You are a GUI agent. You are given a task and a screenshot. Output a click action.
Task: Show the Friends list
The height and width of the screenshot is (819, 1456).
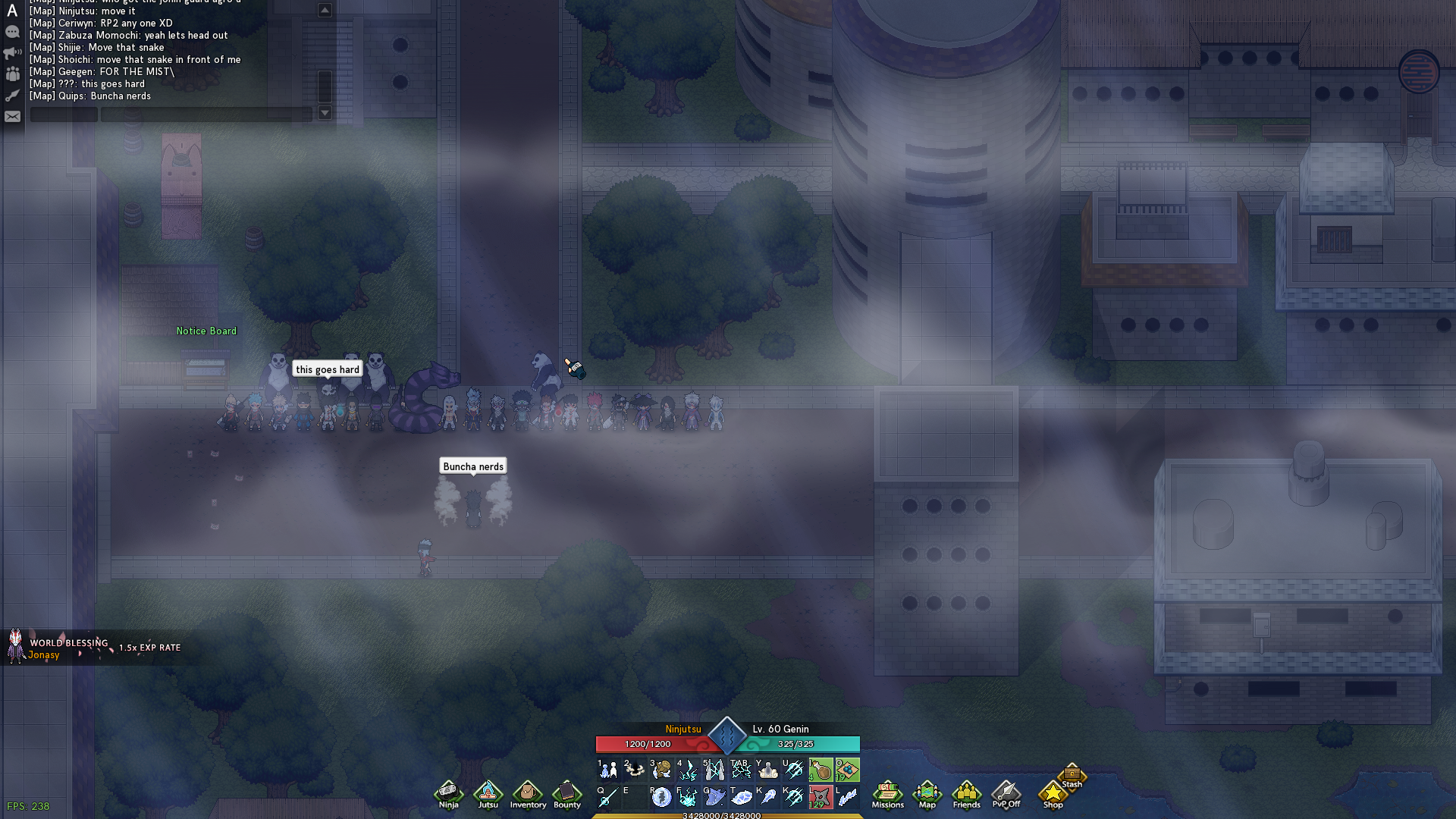point(966,794)
